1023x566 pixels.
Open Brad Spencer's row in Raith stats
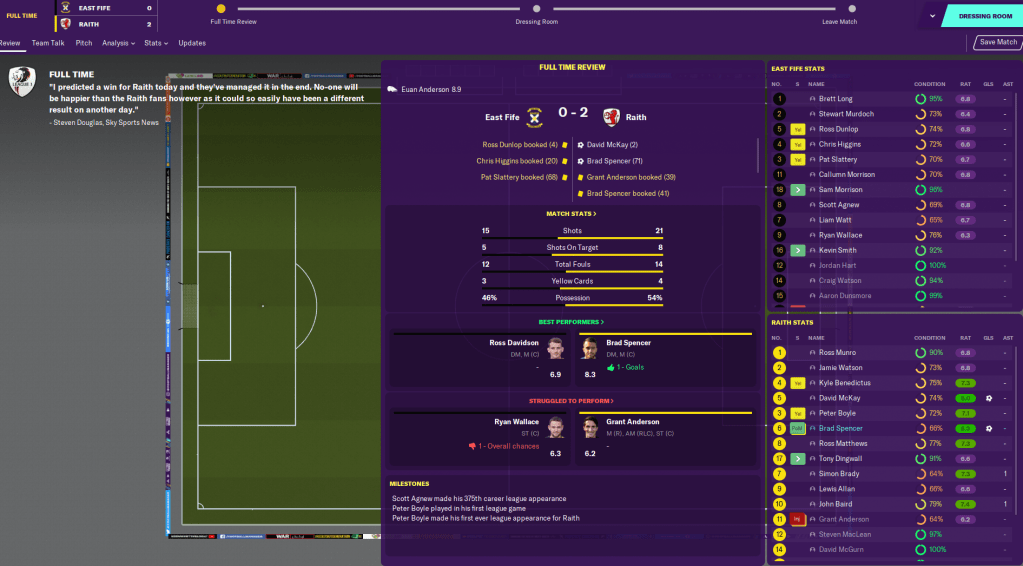[x=841, y=428]
